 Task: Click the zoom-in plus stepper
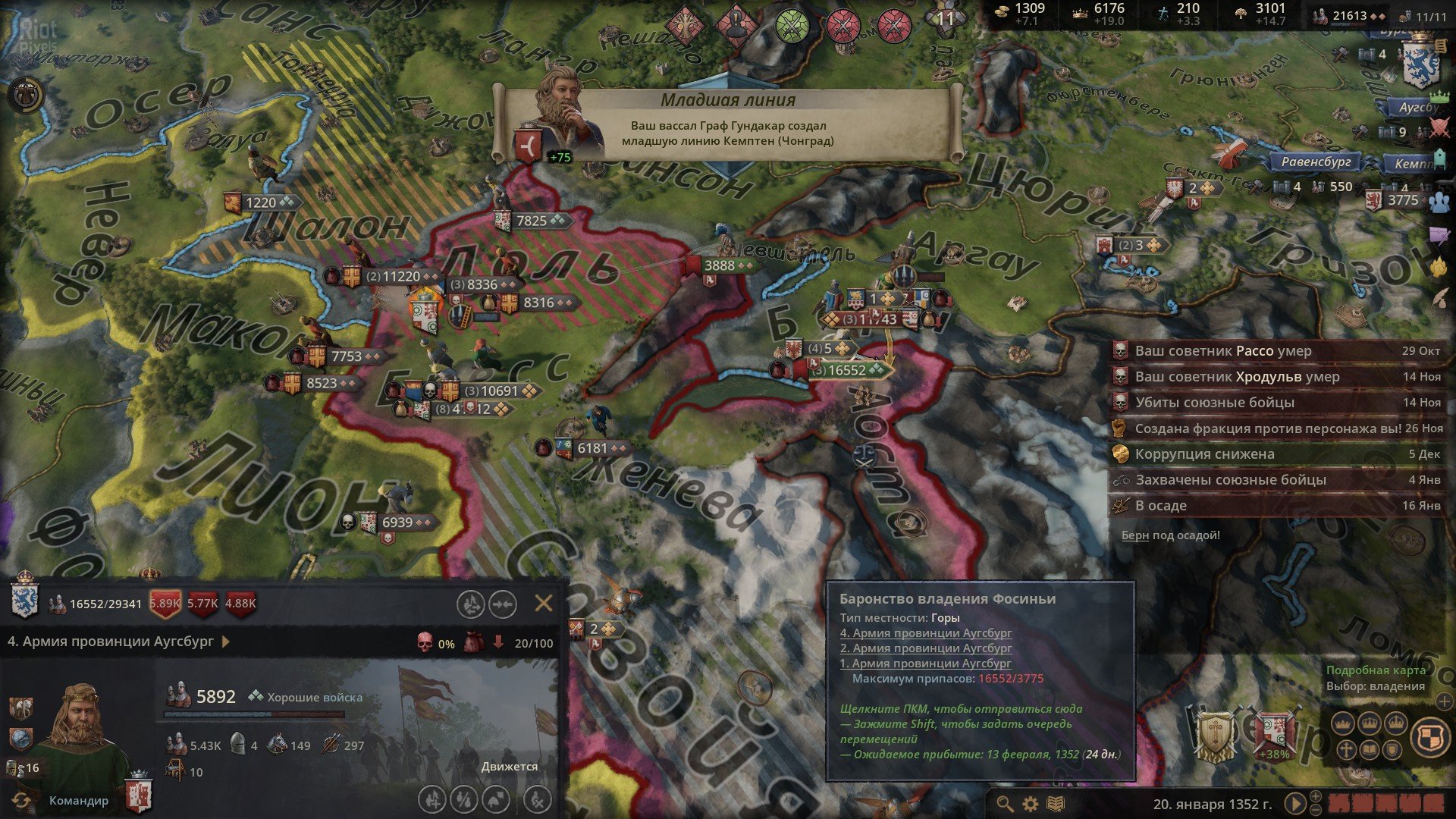pos(1316,796)
